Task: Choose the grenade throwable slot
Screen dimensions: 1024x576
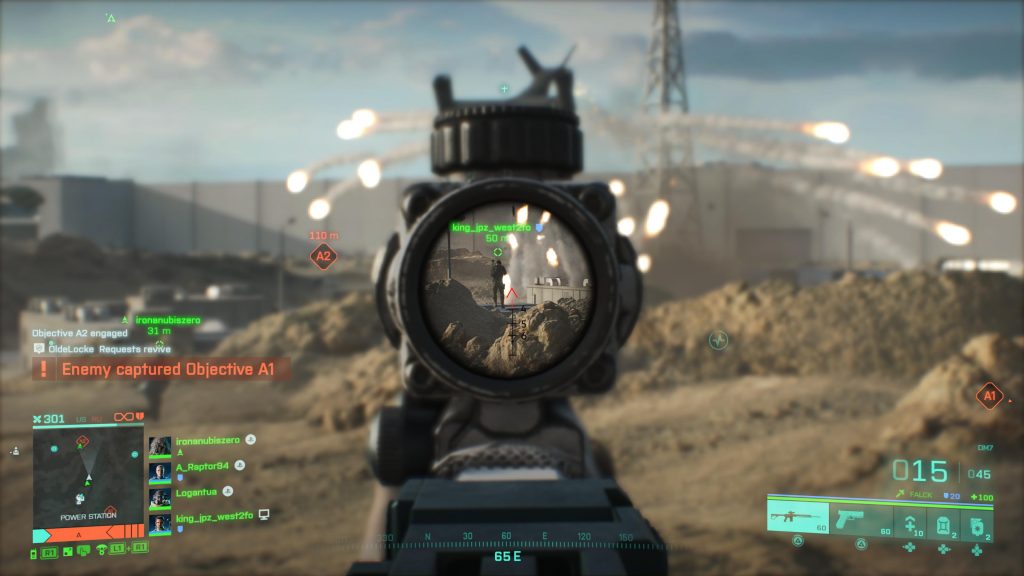Action: [977, 524]
